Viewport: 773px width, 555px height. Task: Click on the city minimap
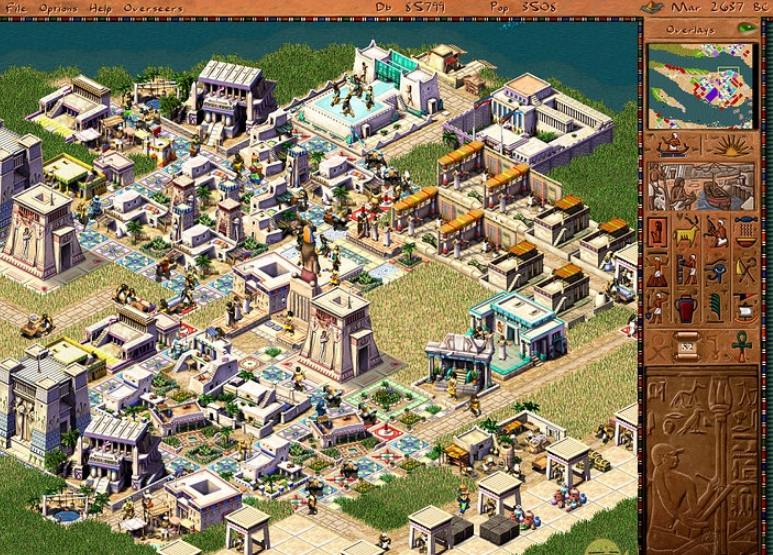[699, 85]
